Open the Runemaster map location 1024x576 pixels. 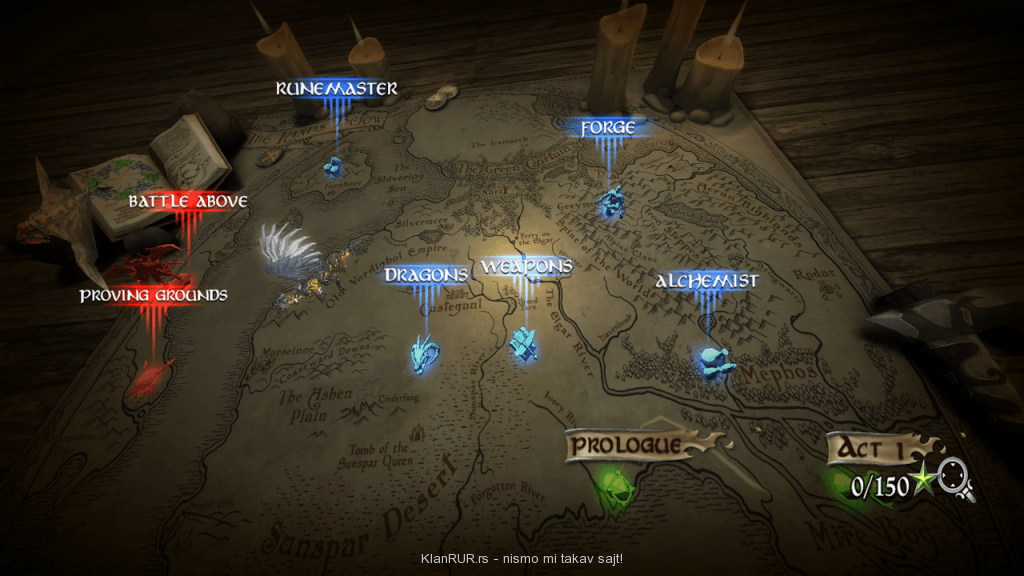(337, 89)
